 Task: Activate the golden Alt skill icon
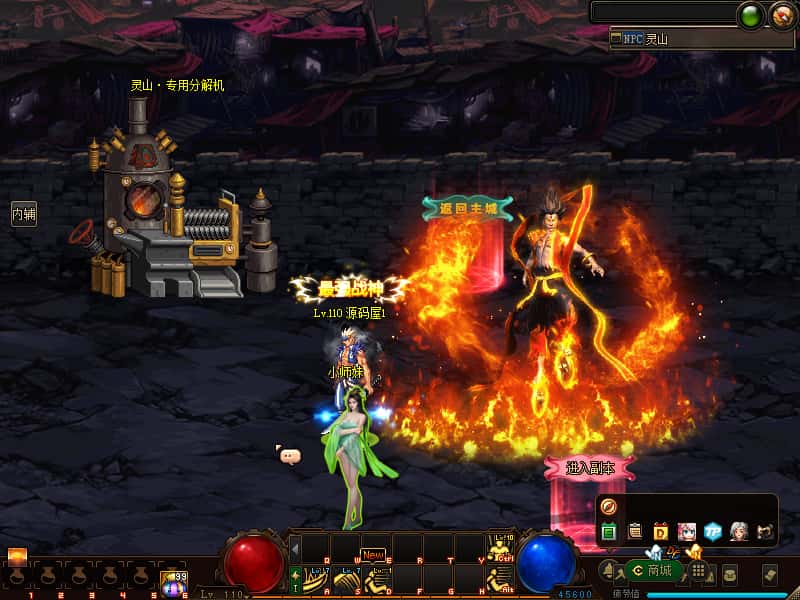[x=498, y=578]
